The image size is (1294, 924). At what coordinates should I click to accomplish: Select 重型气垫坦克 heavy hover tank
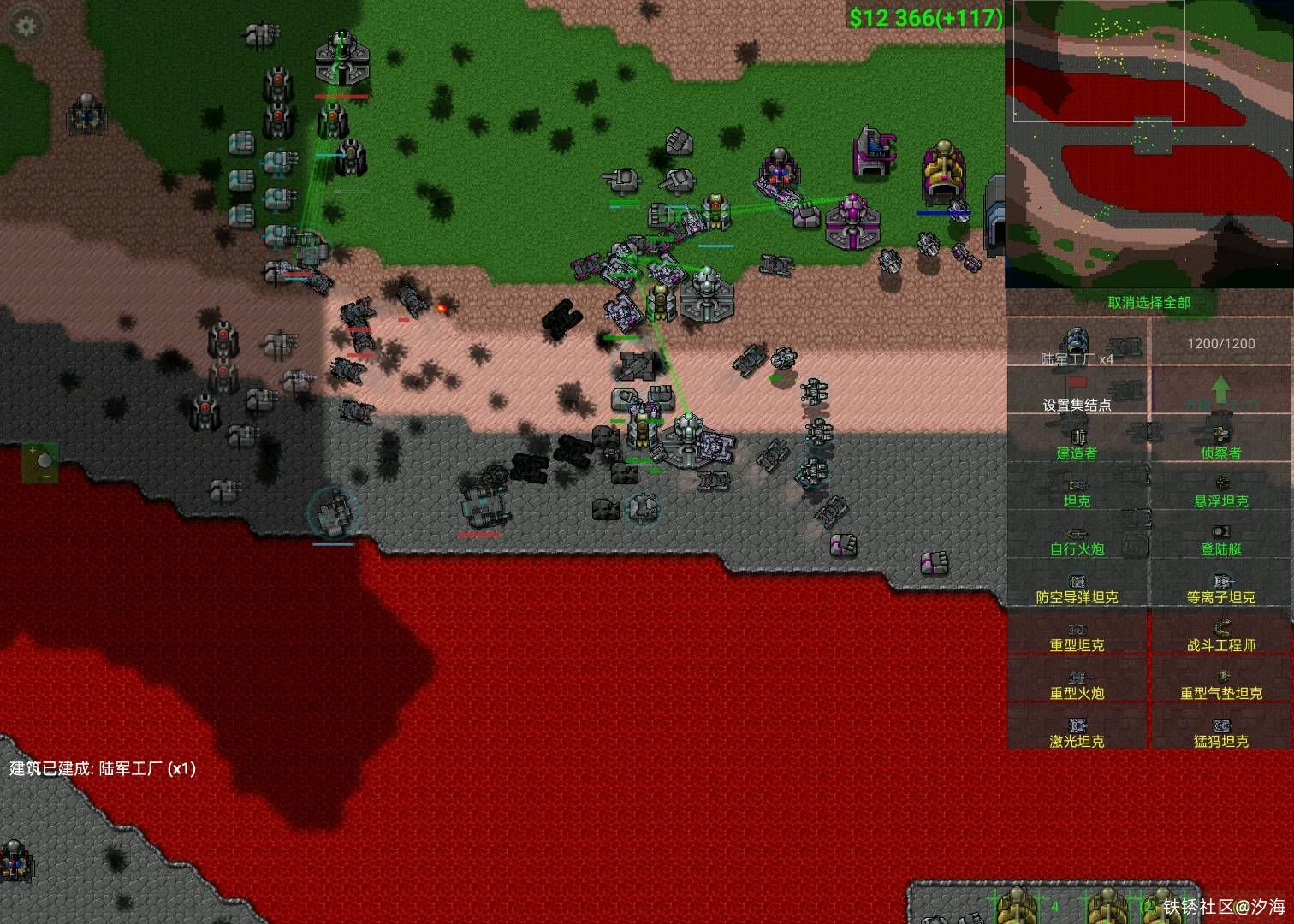tap(1220, 683)
